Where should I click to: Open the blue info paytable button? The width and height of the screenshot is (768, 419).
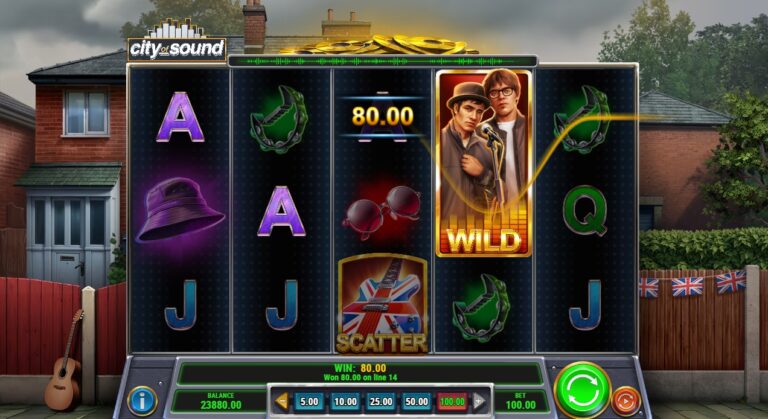(143, 401)
